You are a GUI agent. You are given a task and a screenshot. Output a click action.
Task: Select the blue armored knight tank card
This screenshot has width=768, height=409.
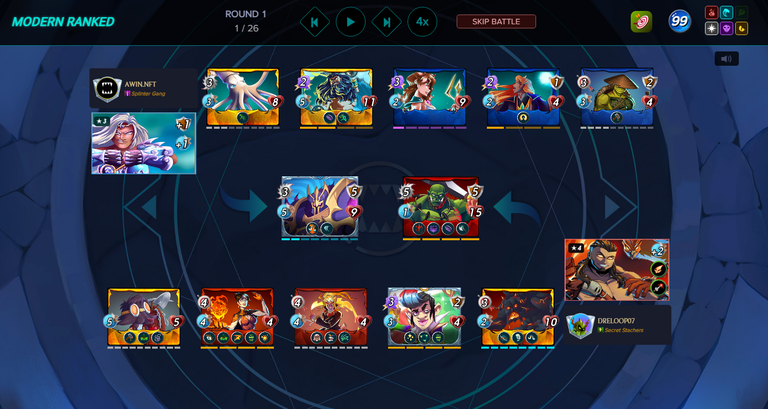pyautogui.click(x=320, y=206)
